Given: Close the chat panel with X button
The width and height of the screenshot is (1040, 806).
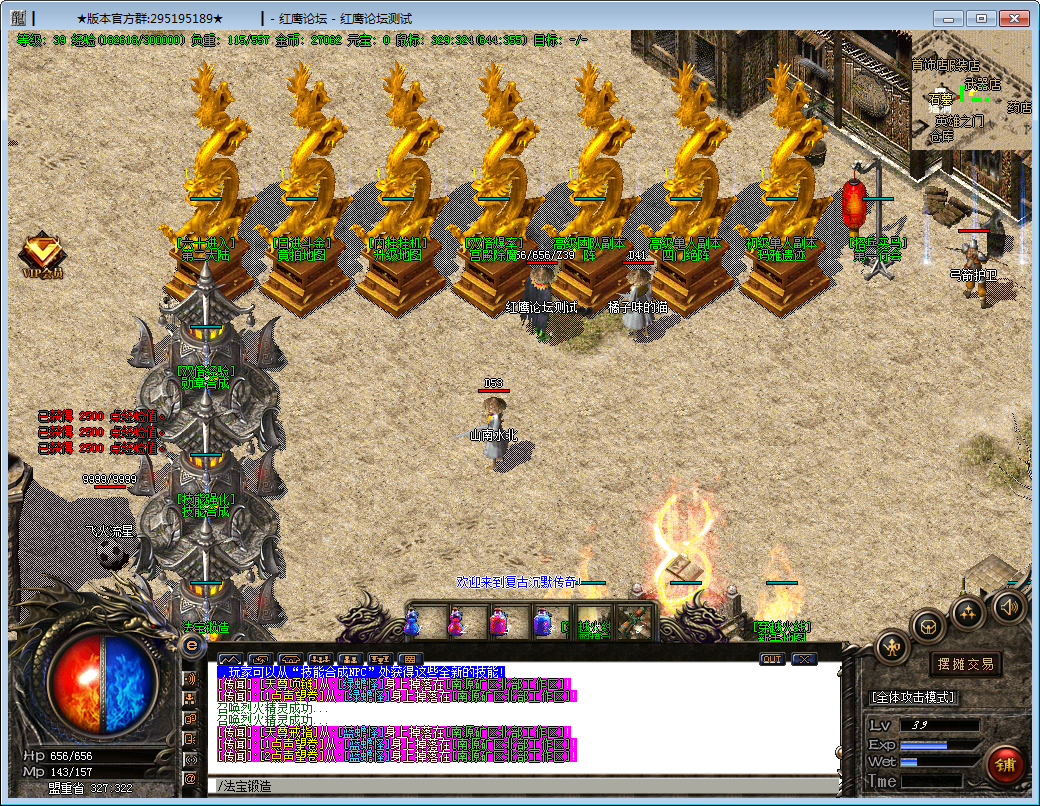Looking at the screenshot, I should coord(804,659).
